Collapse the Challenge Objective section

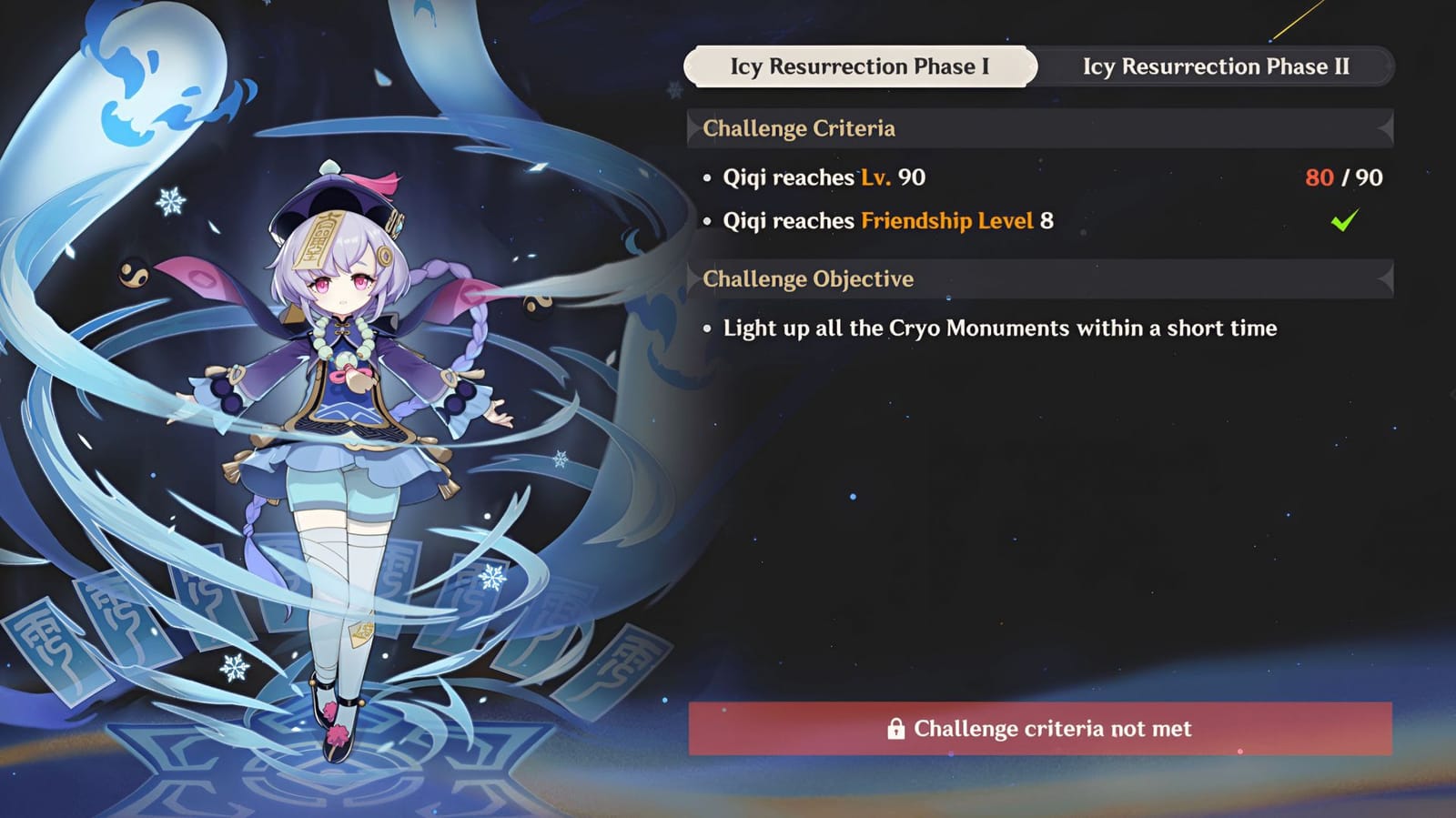coord(808,278)
